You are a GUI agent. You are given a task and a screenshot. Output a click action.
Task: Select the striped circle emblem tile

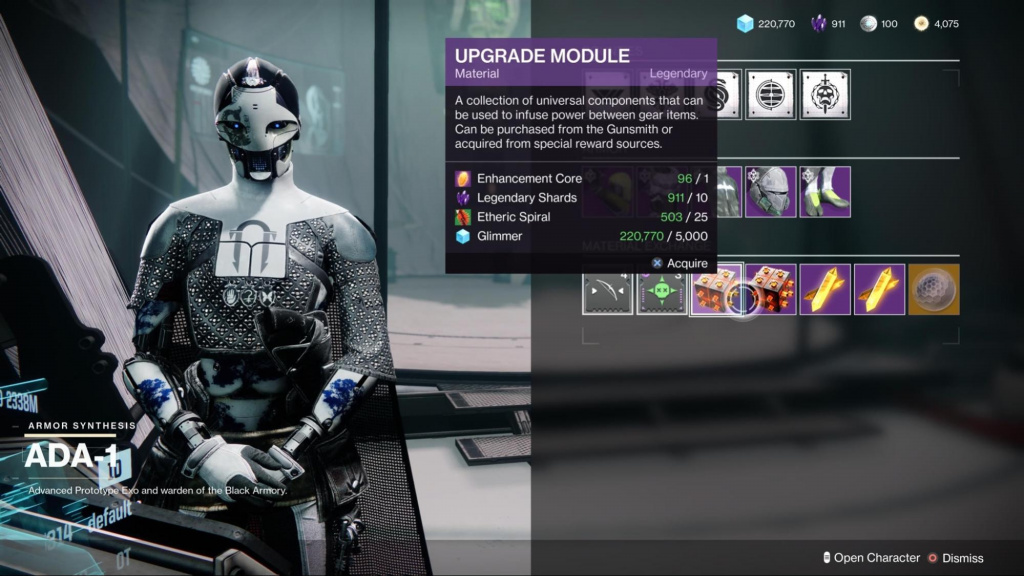771,95
